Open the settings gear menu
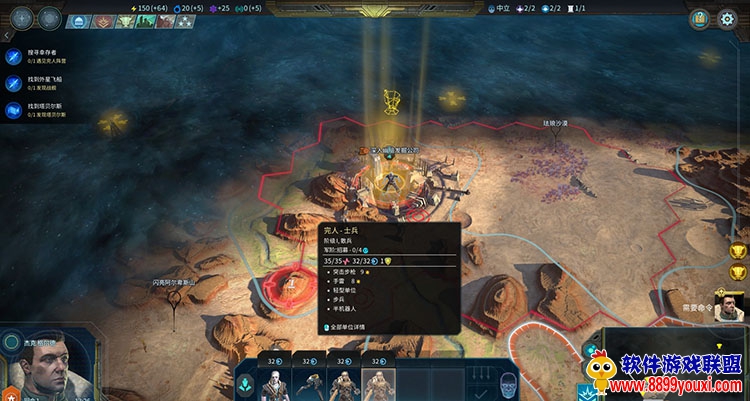This screenshot has width=750, height=401. click(x=727, y=18)
